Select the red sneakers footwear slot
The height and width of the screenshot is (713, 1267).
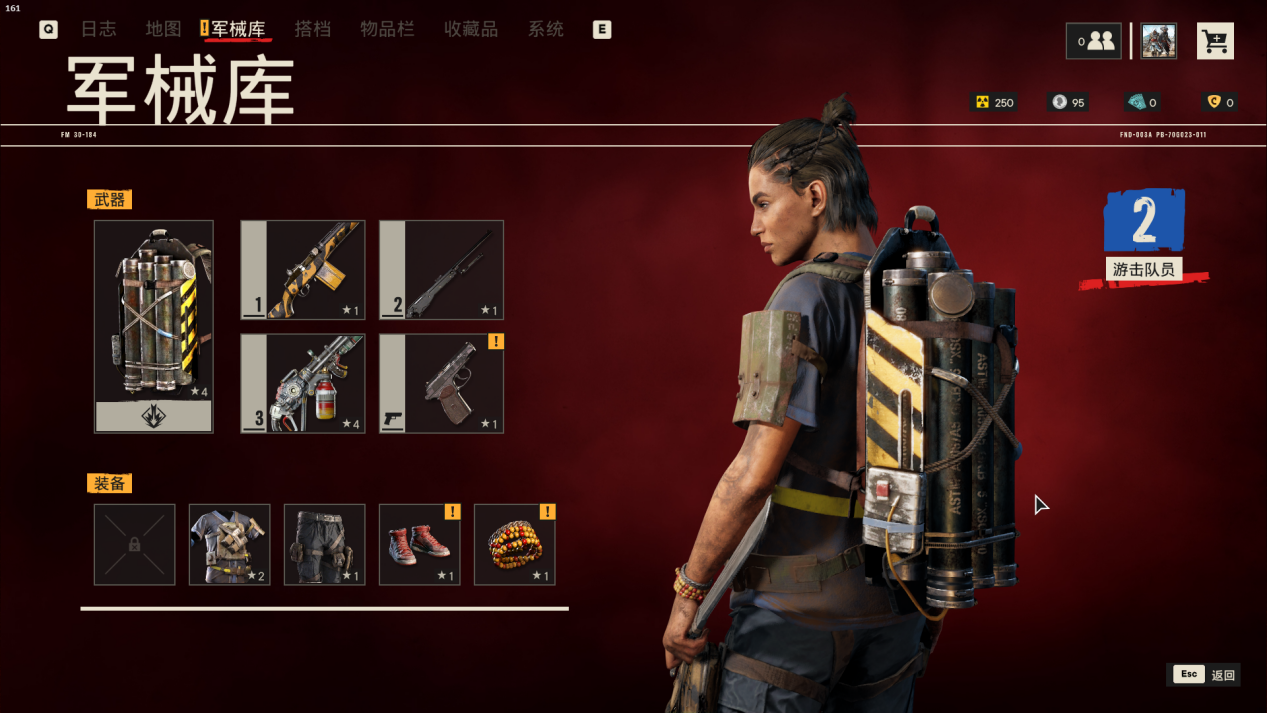pos(419,544)
